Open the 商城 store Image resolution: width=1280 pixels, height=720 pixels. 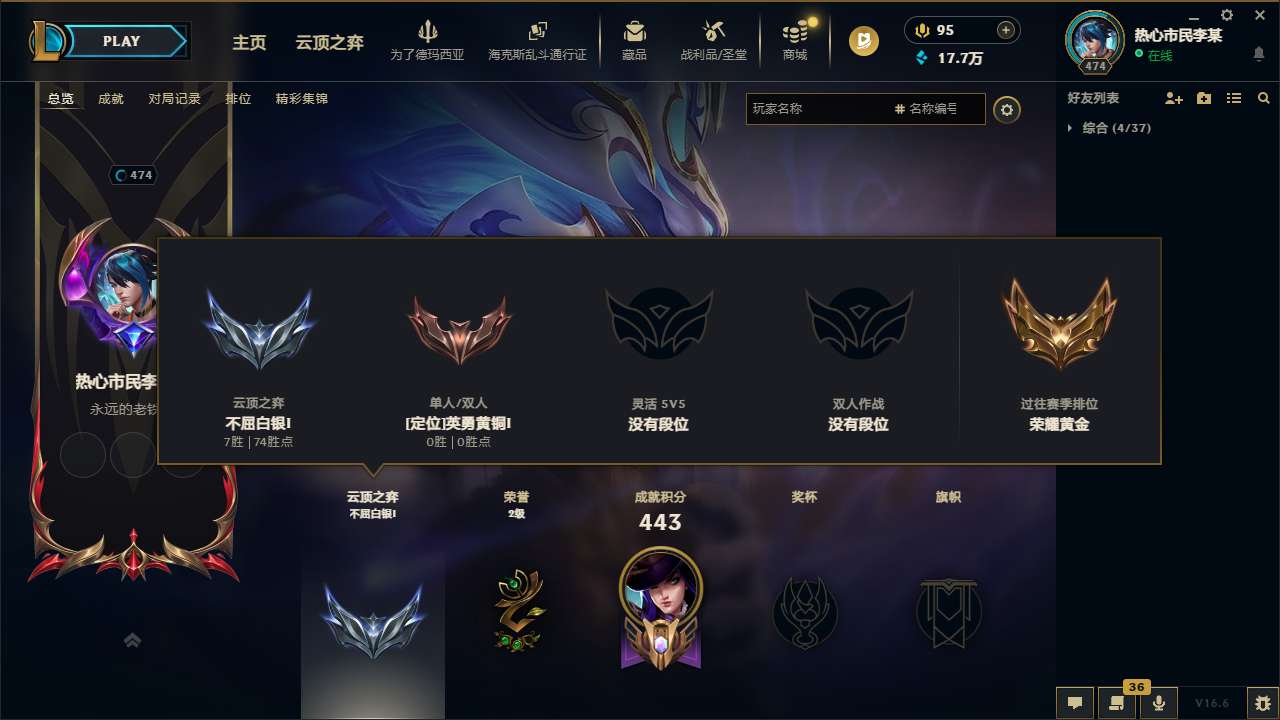tap(795, 40)
